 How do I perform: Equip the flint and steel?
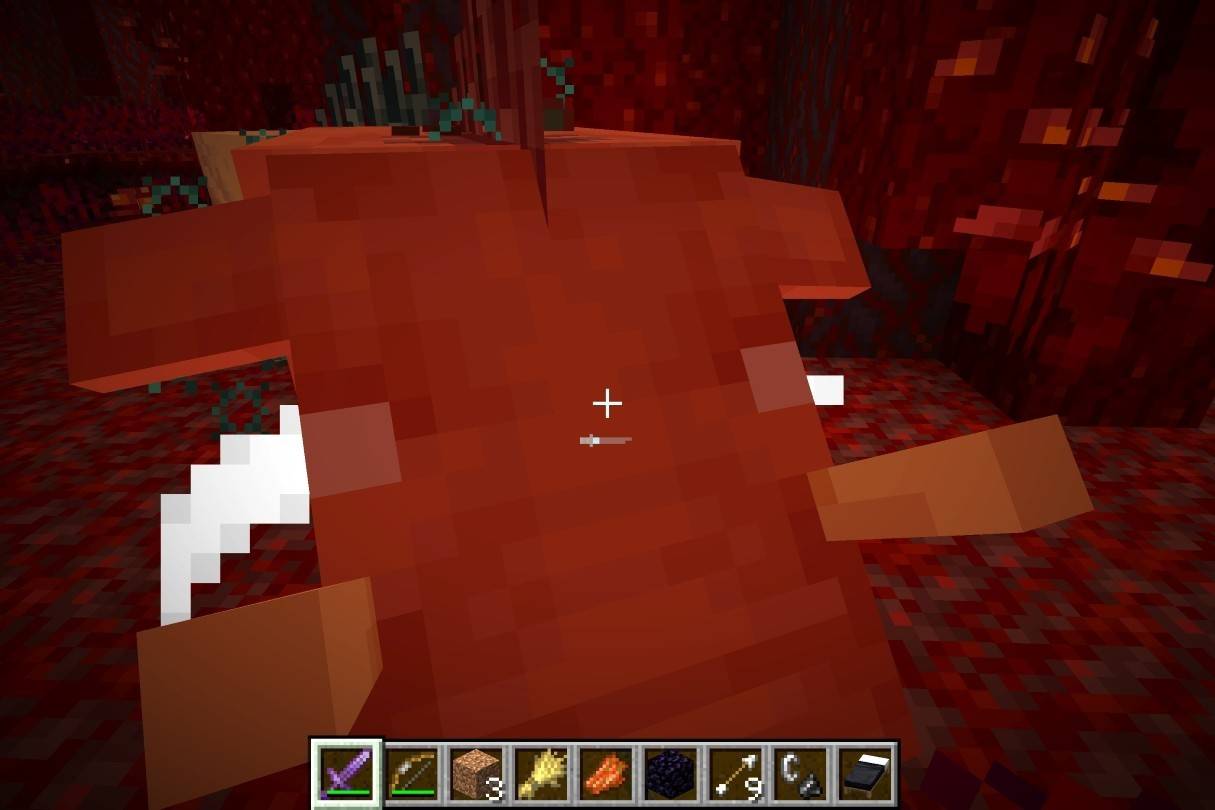[x=800, y=773]
